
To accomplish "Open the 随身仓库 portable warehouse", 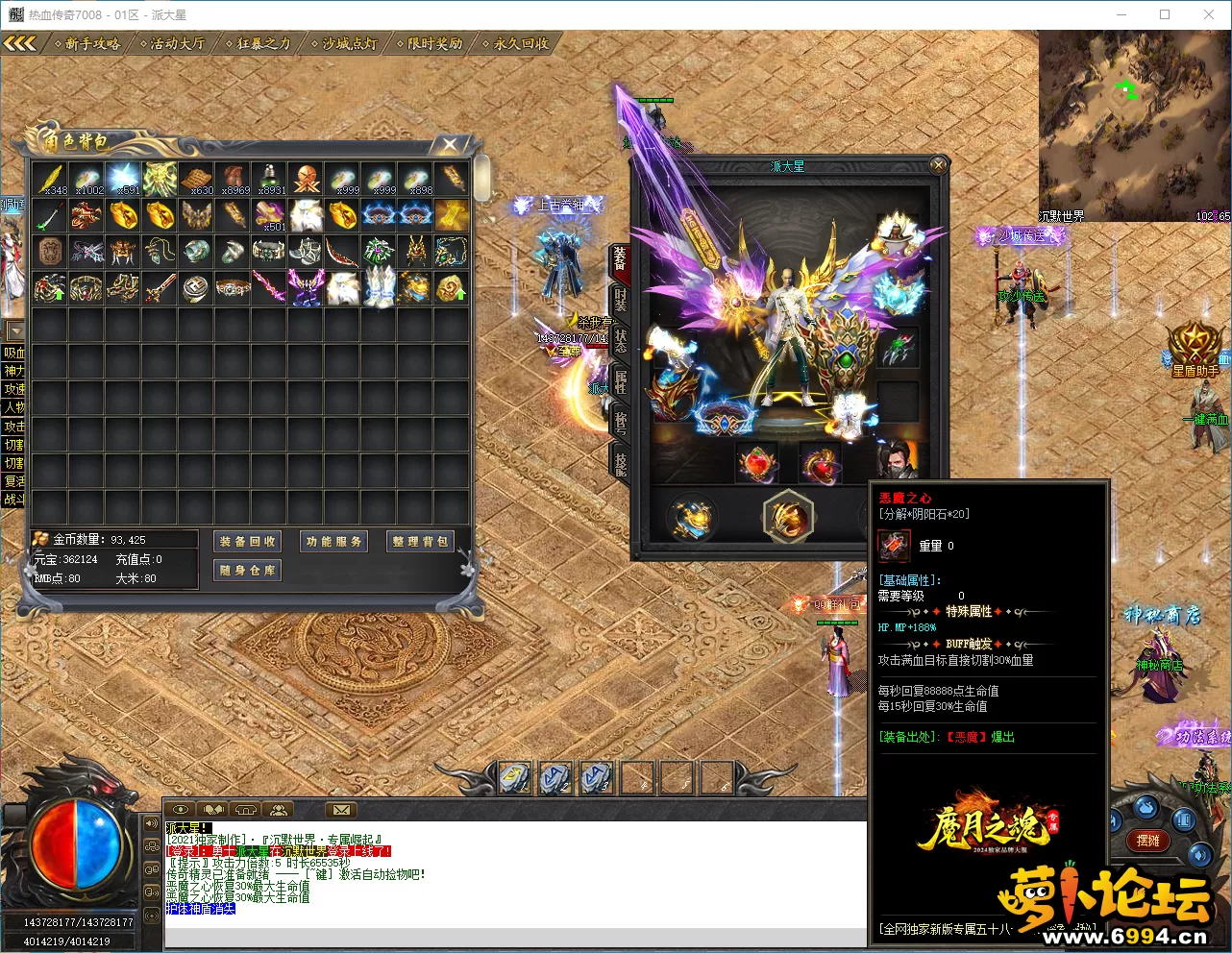I will click(x=248, y=571).
